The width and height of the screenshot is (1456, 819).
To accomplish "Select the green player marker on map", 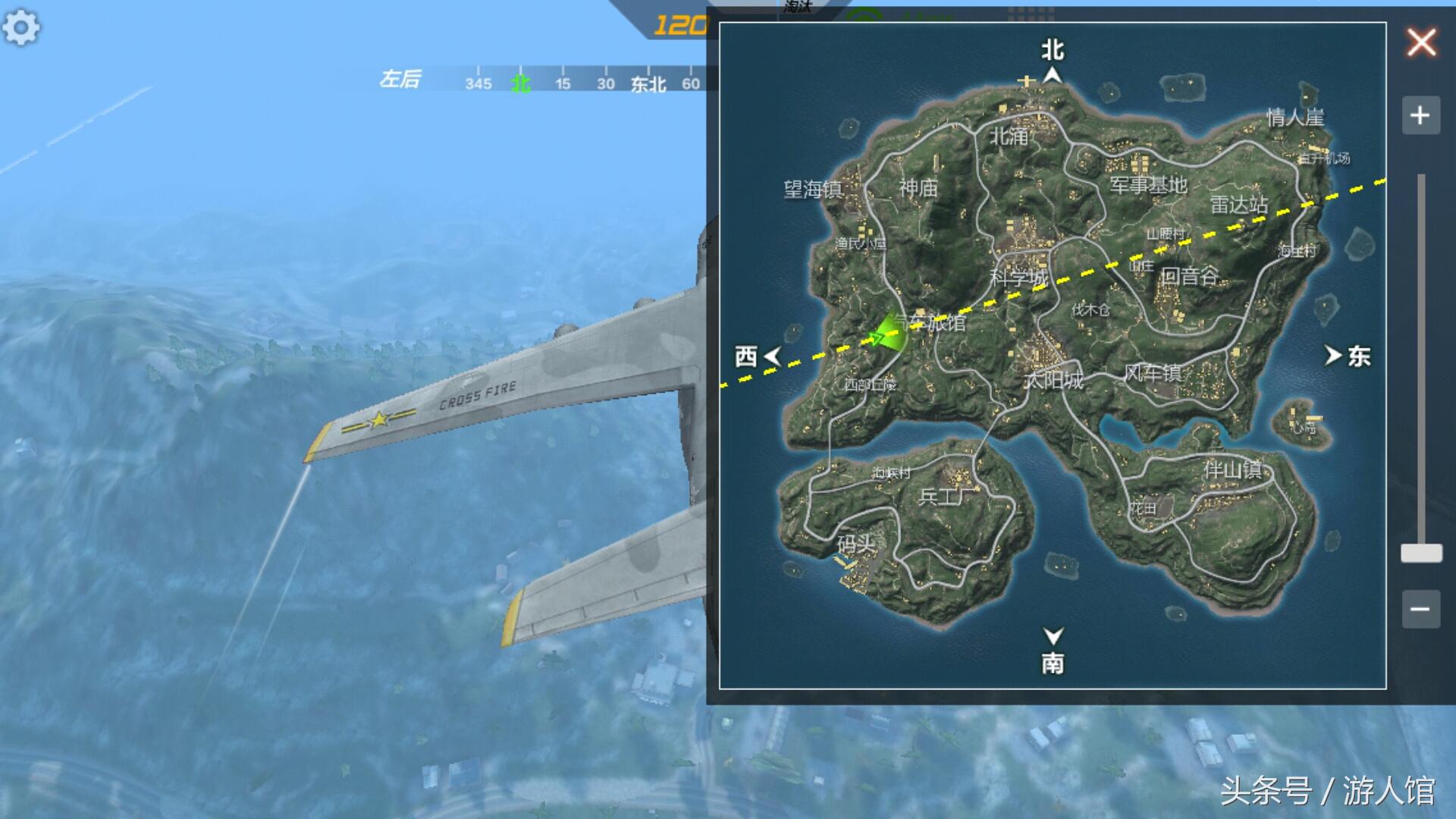I will click(x=886, y=335).
